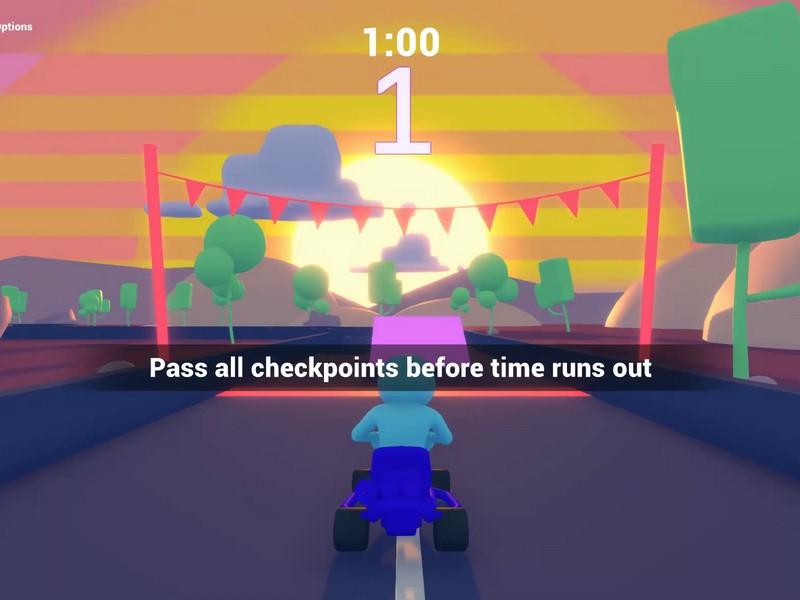The image size is (800, 600).
Task: Open the Options menu
Action: point(14,27)
